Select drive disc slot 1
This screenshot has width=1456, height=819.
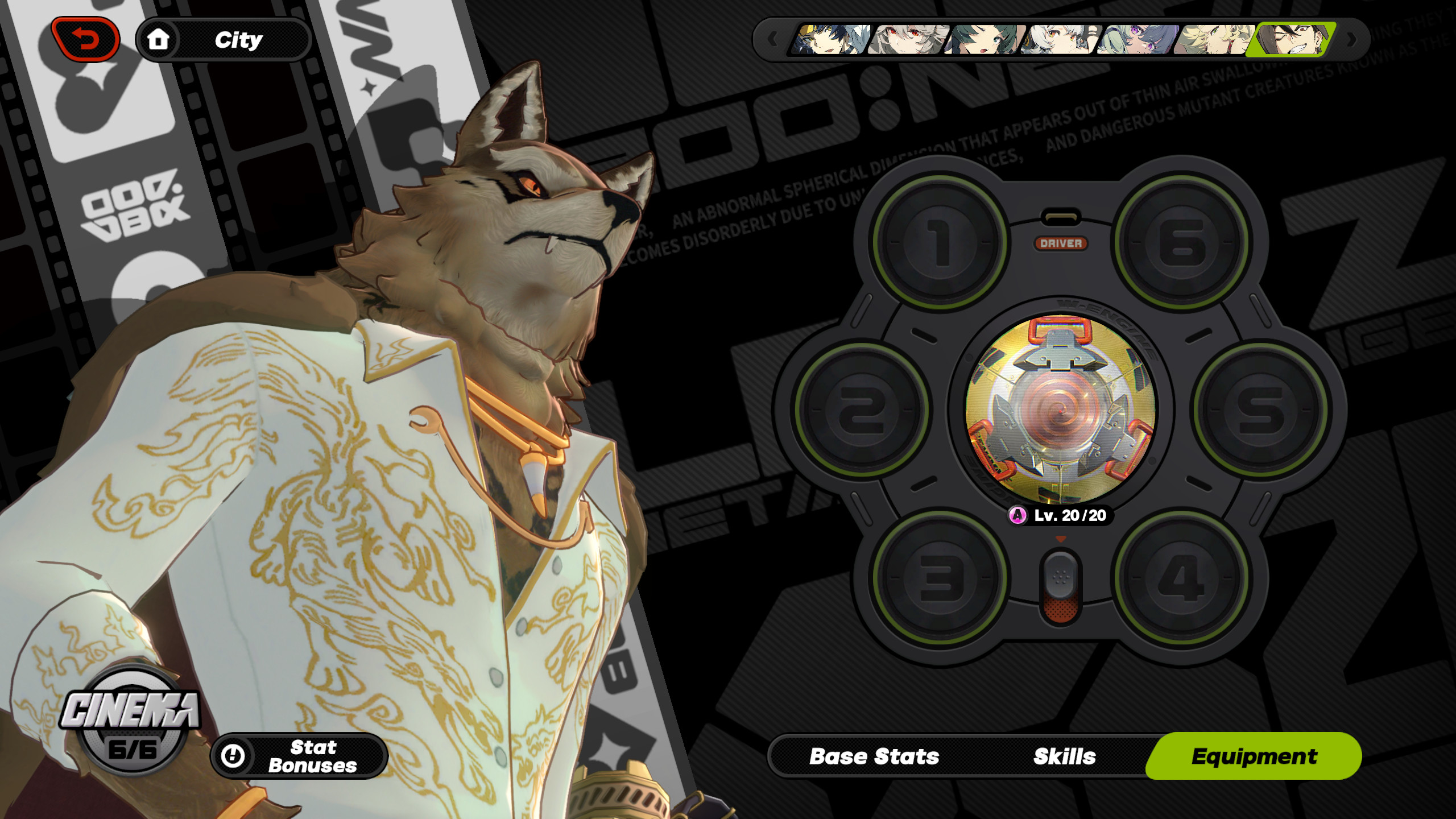point(940,242)
